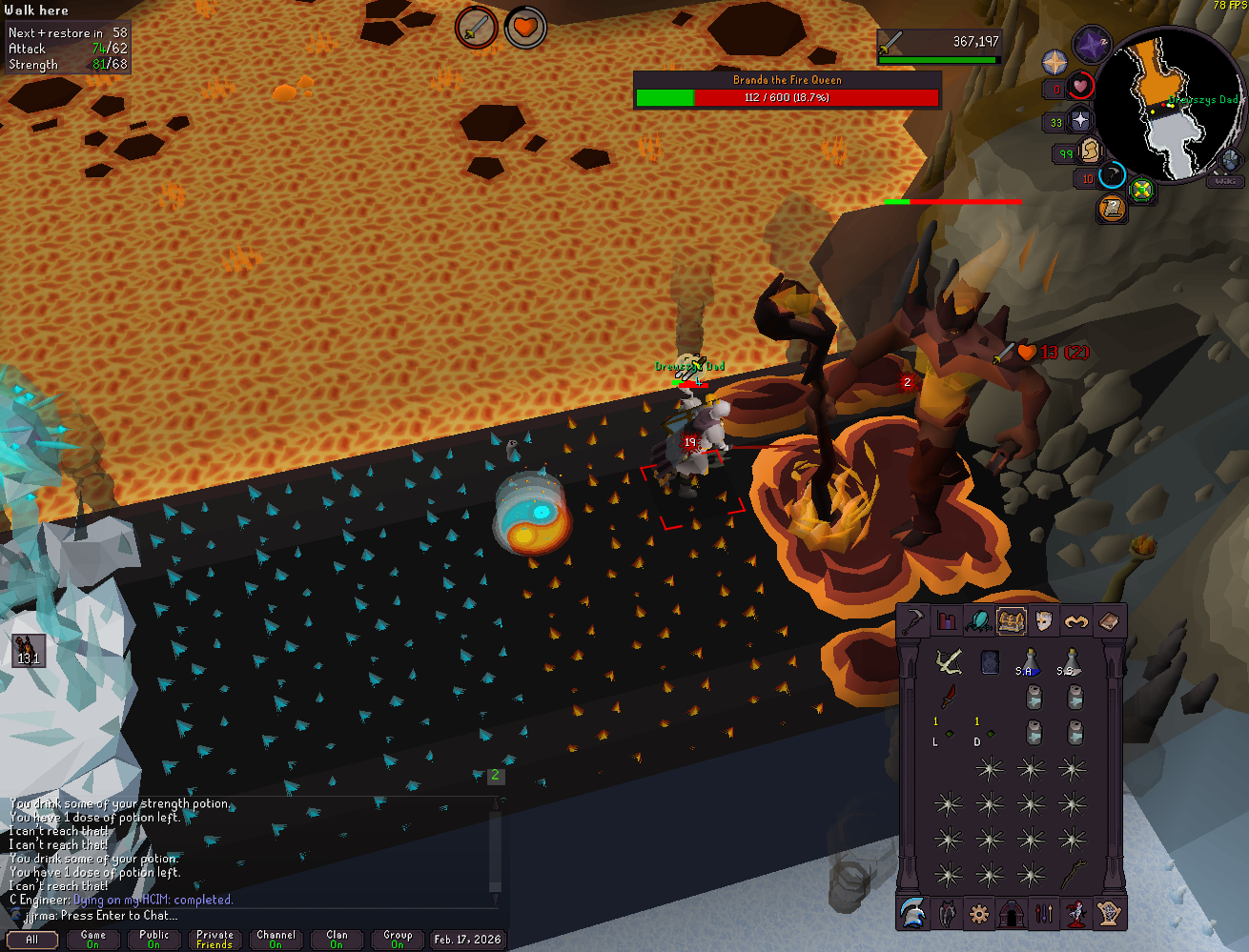Activate the special attack orb
The width and height of the screenshot is (1249, 952).
[1112, 176]
